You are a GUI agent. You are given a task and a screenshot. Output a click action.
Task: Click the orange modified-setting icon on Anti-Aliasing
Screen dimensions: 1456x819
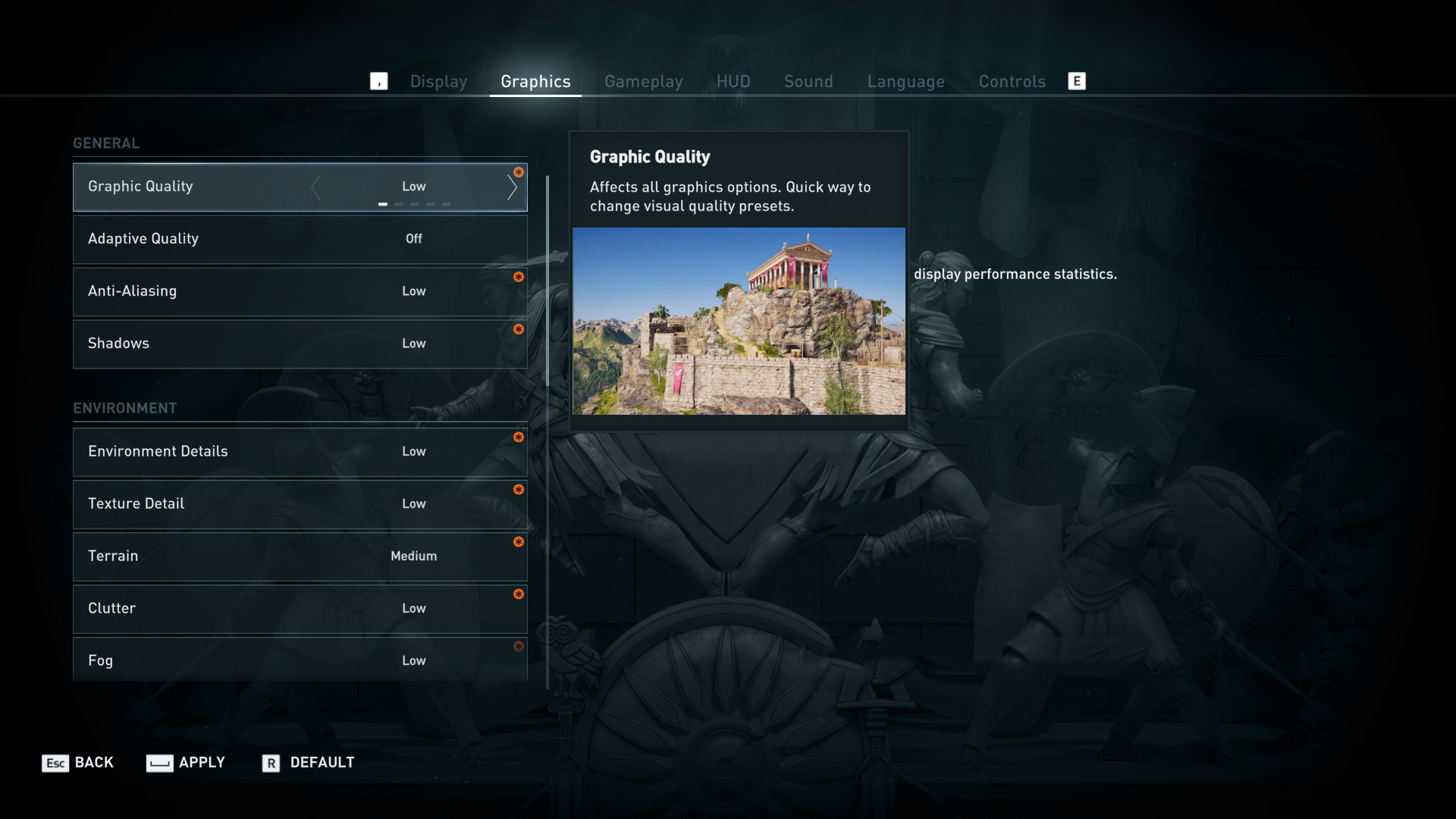pos(519,278)
